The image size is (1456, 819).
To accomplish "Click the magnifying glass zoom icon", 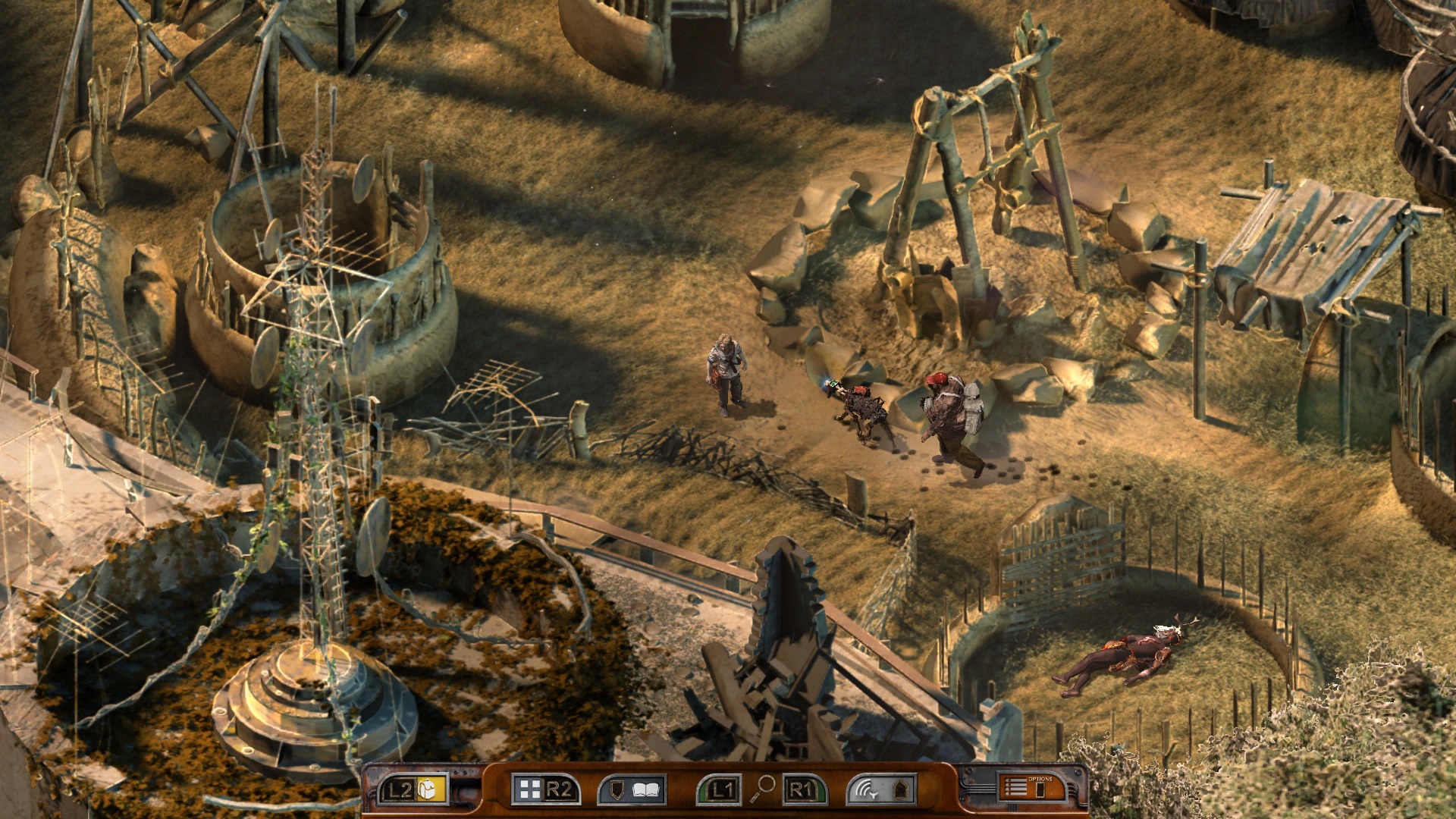I will tap(762, 788).
